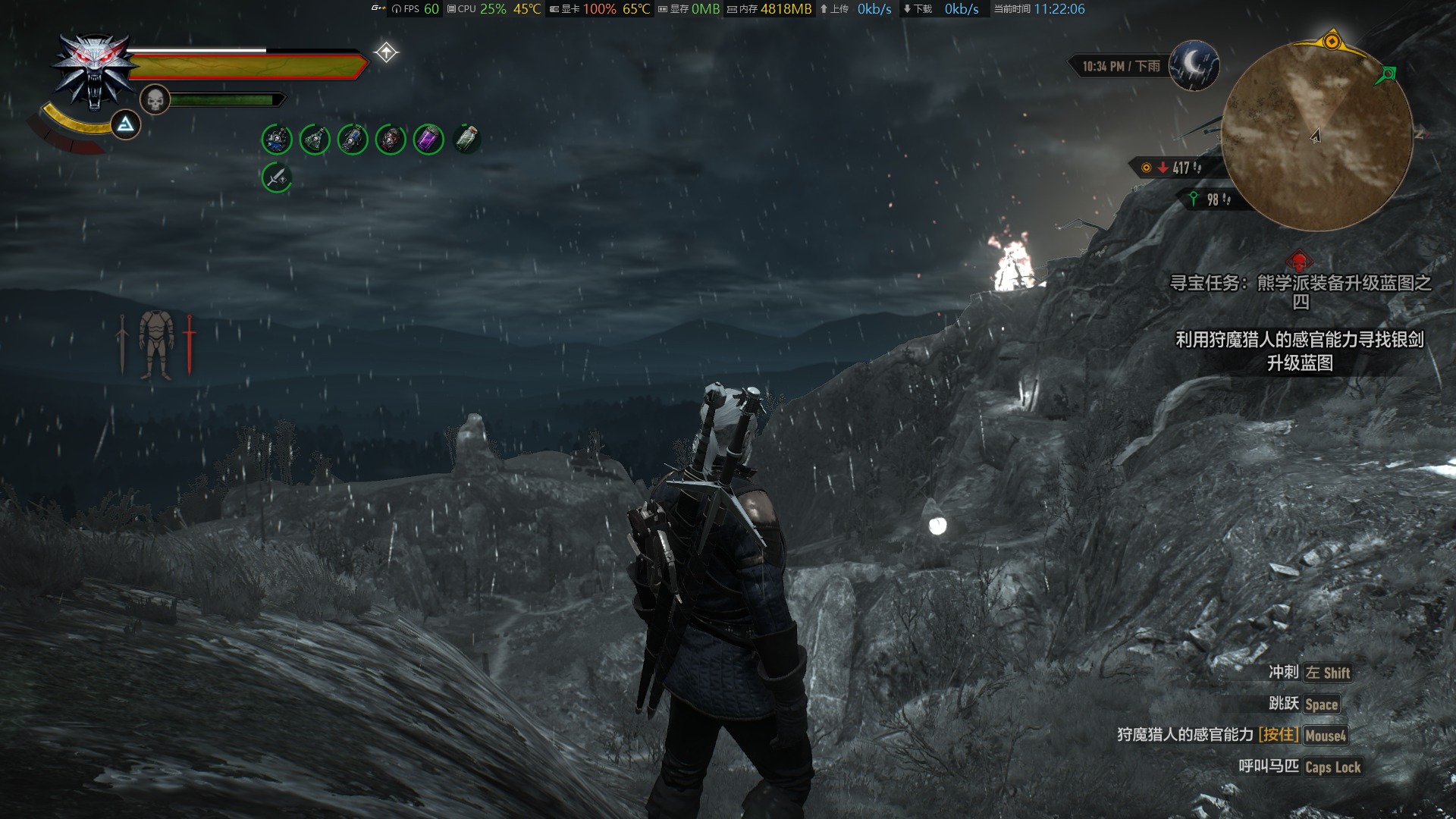Viewport: 1456px width, 819px height.
Task: Click the armor durability figure
Action: point(156,345)
